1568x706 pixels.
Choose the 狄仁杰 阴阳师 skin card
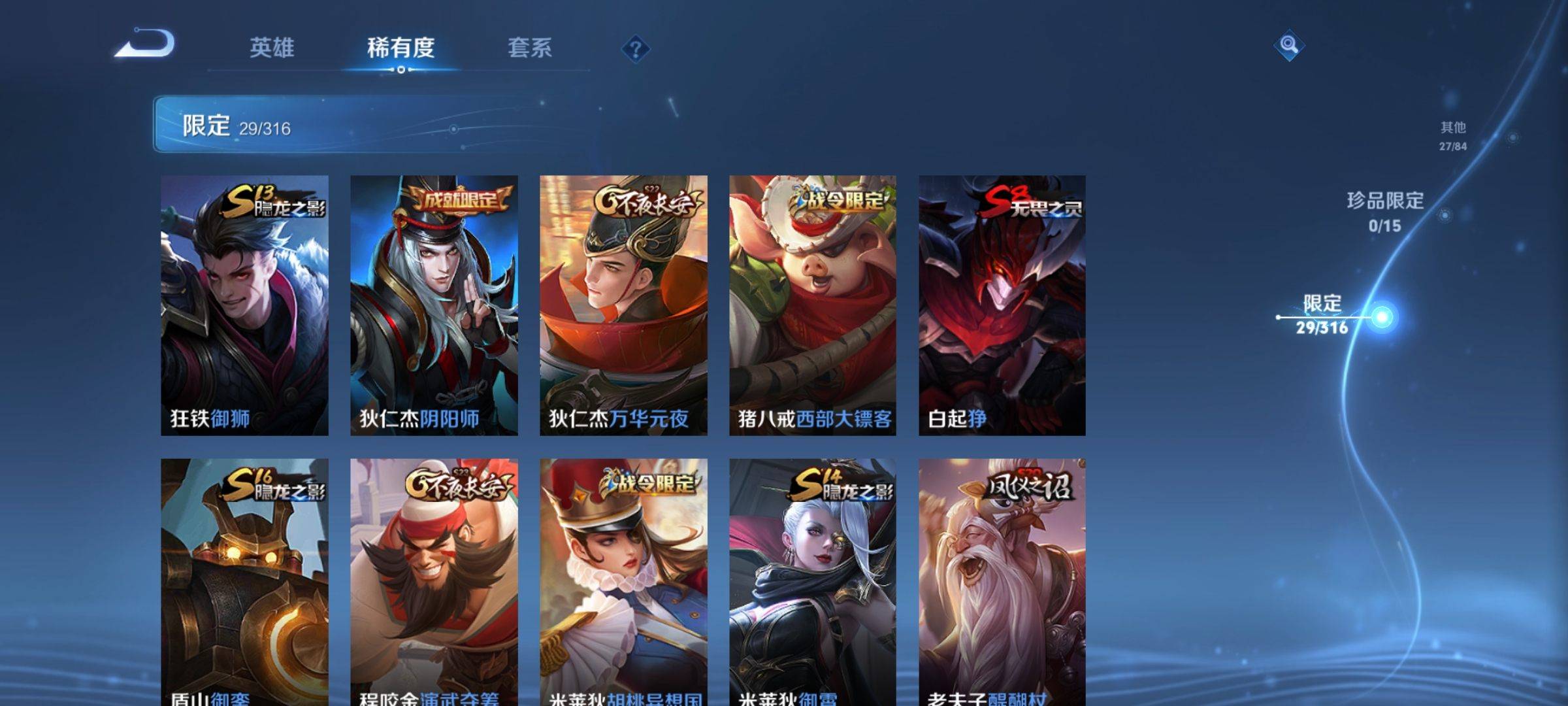(x=434, y=305)
